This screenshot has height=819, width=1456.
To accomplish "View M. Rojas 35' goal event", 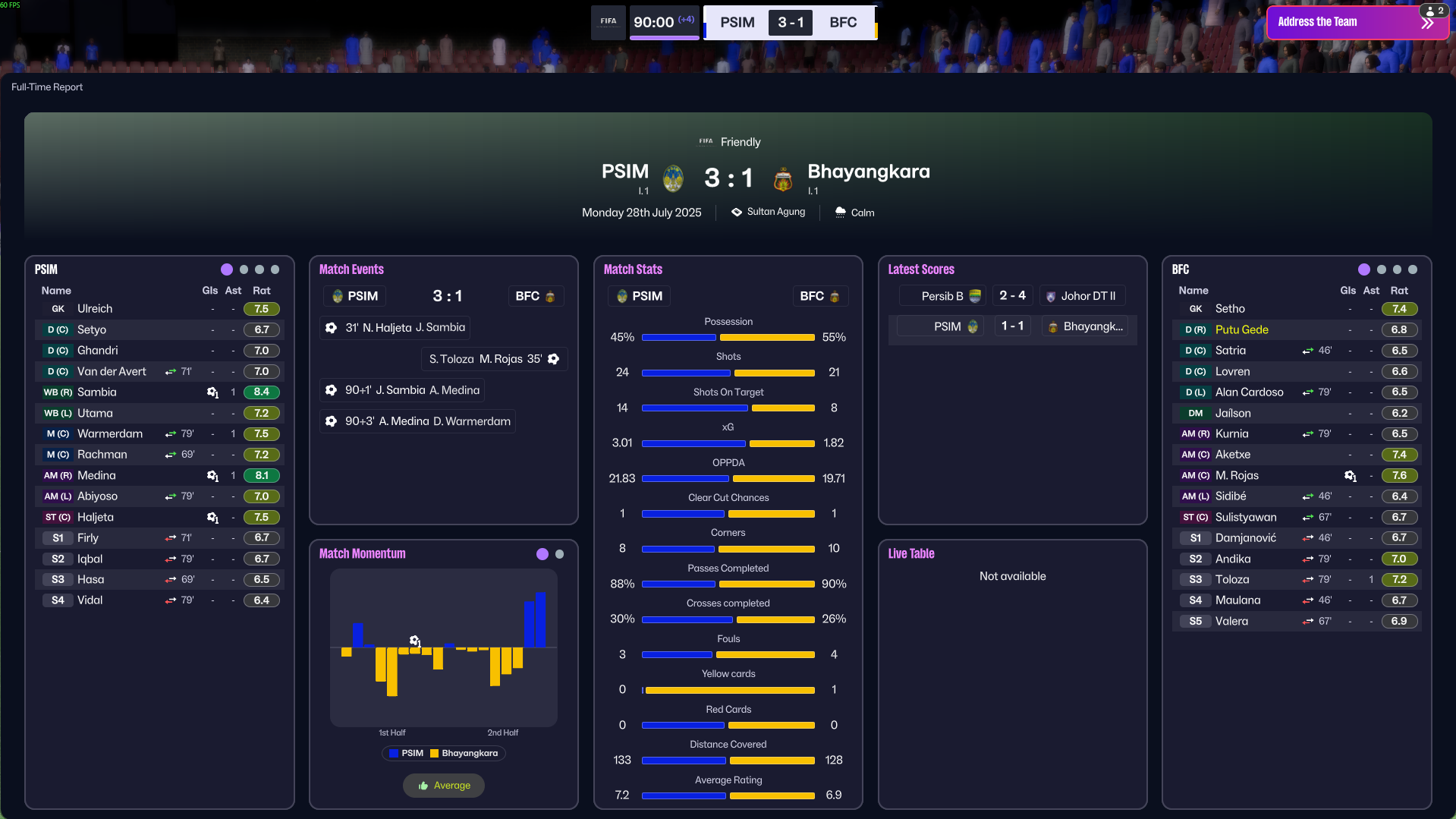I will pos(494,359).
